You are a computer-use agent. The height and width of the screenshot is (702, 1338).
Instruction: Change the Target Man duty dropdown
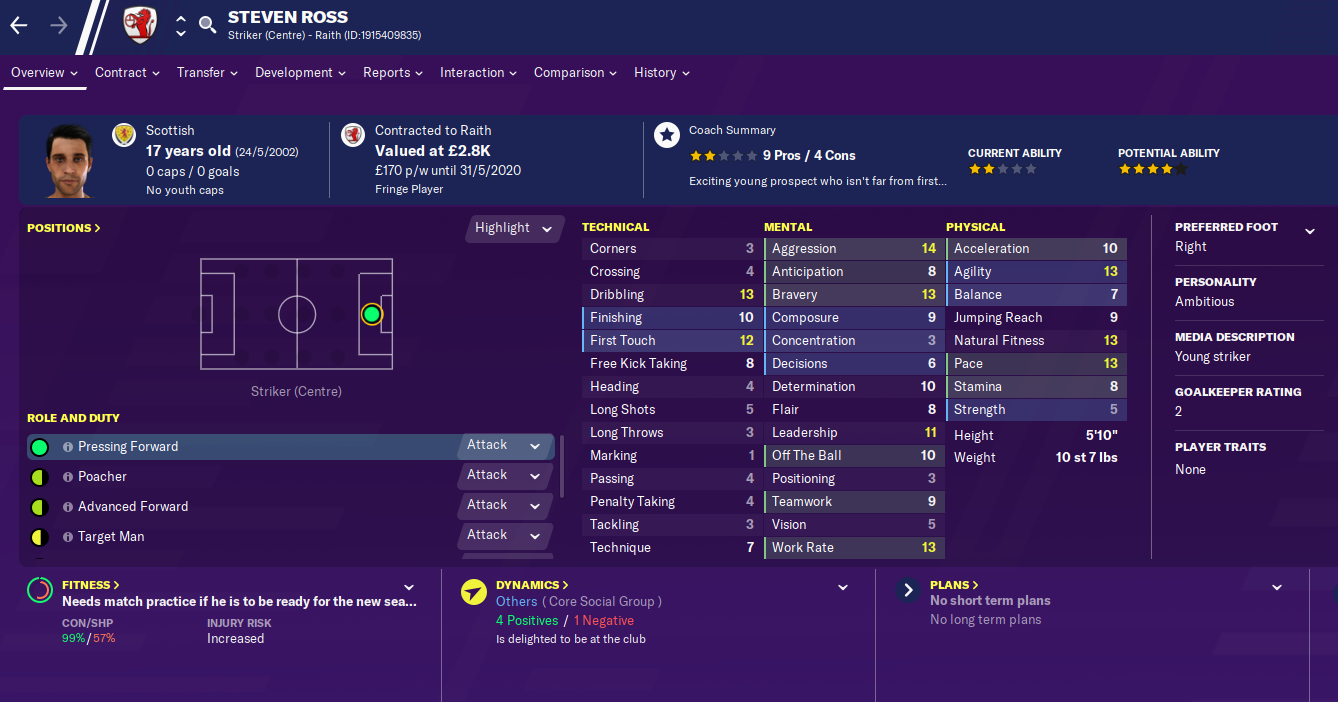pos(503,535)
